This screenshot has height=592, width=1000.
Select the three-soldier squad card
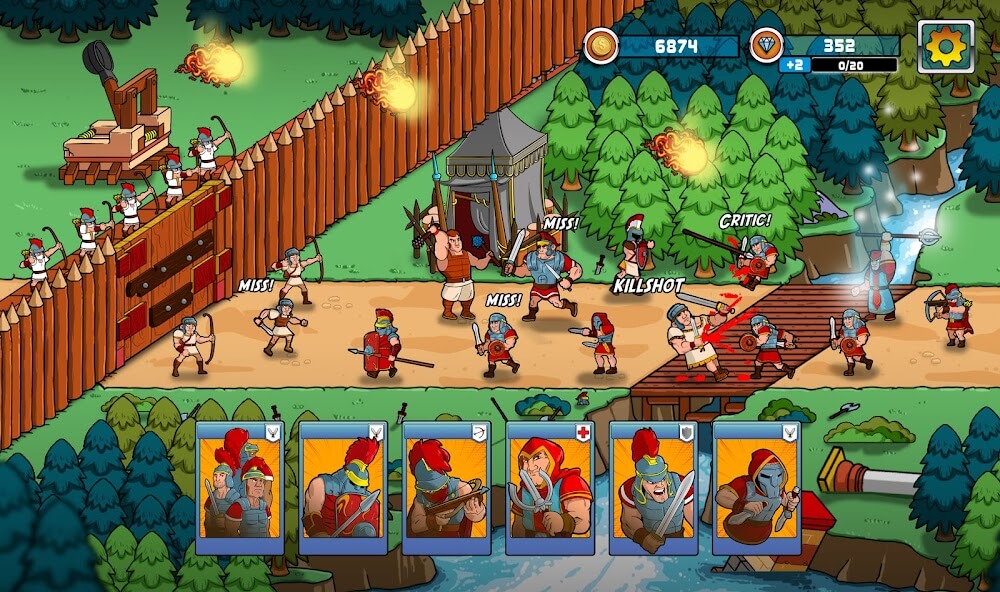coord(239,488)
